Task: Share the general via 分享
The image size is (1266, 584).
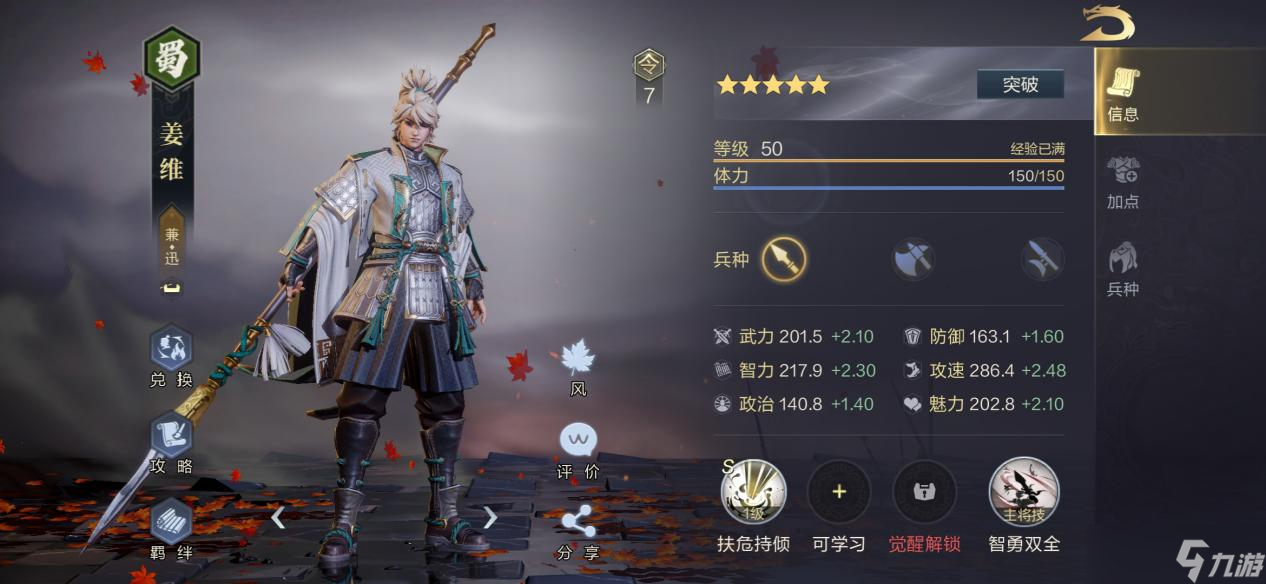Action: (578, 523)
